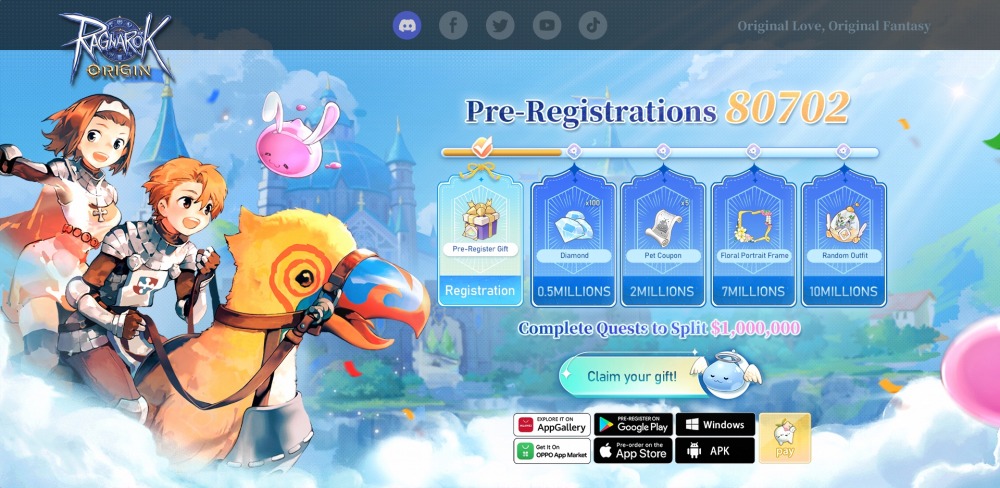This screenshot has height=488, width=1000.
Task: Pre-order on the App Store
Action: pos(633,451)
